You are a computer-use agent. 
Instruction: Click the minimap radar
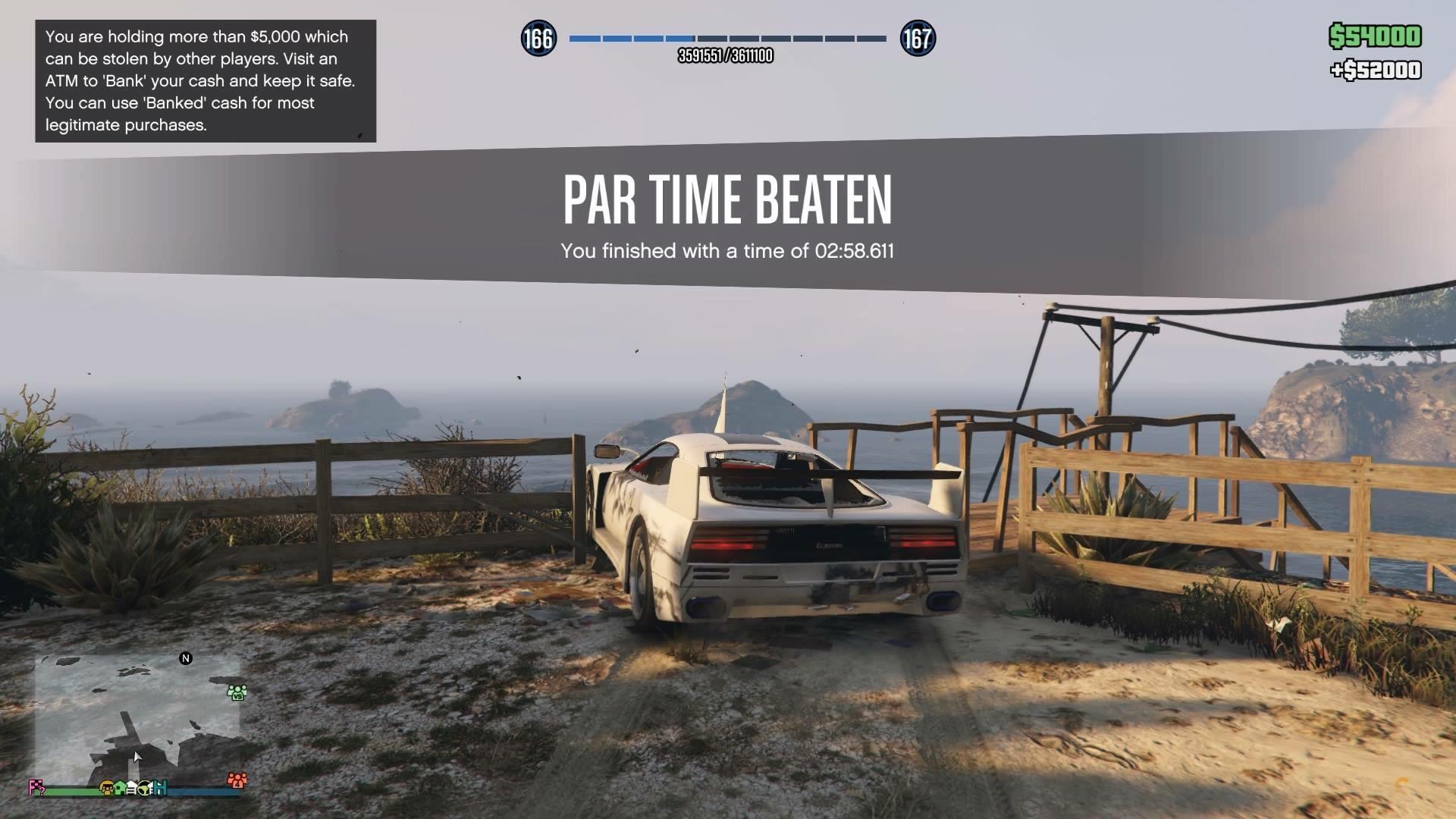click(137, 720)
